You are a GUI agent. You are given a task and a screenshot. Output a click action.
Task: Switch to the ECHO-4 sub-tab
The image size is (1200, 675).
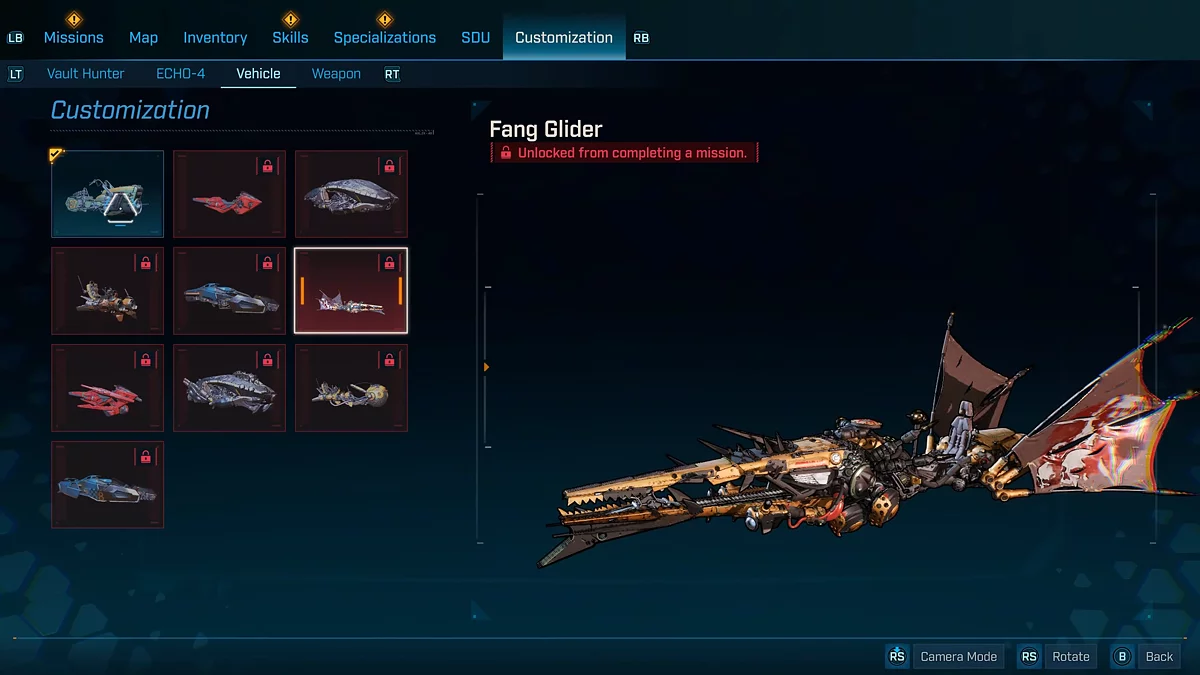coord(180,74)
